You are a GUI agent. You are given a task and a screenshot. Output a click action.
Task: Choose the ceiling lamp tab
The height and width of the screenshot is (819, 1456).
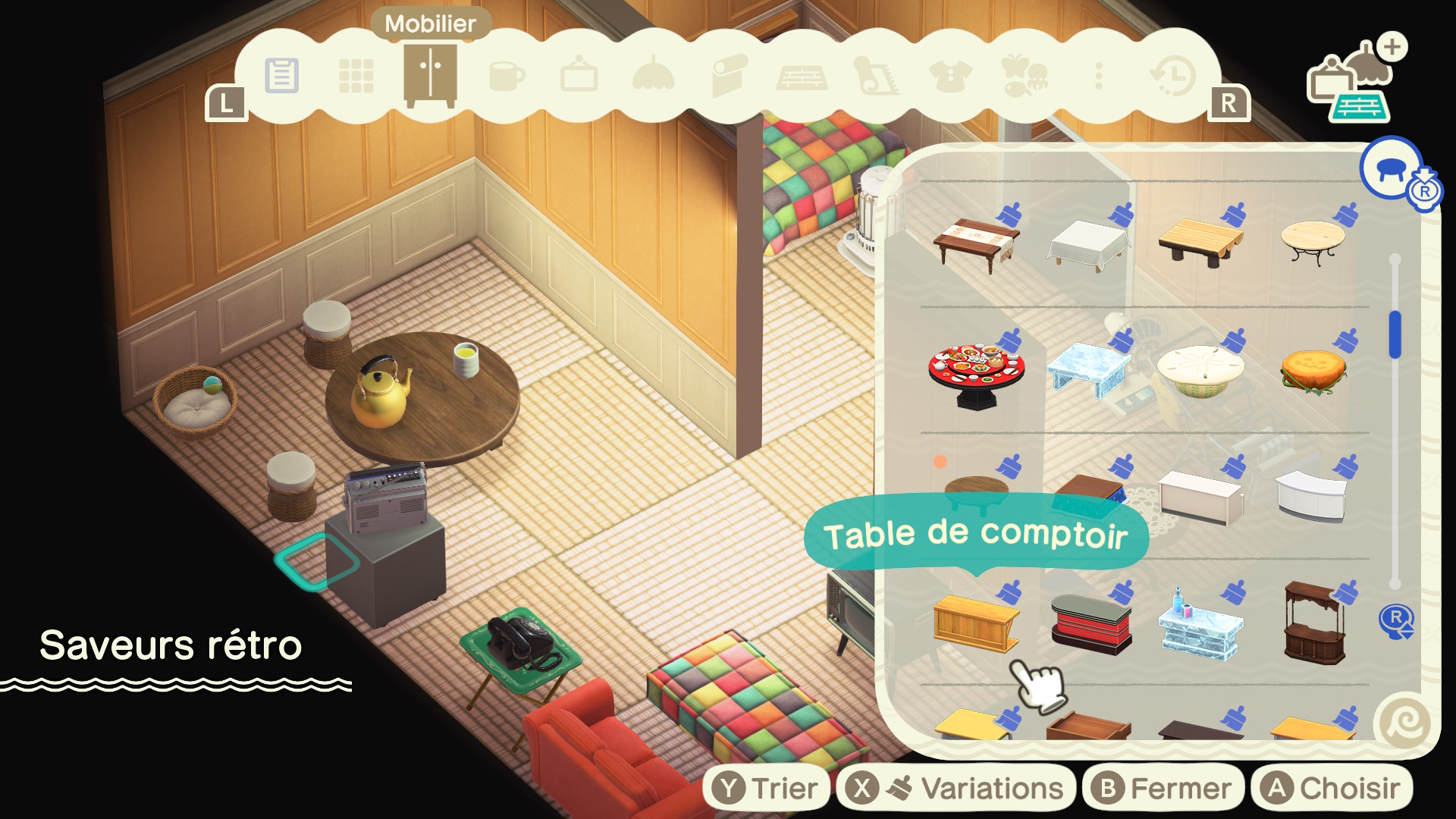coord(653,76)
